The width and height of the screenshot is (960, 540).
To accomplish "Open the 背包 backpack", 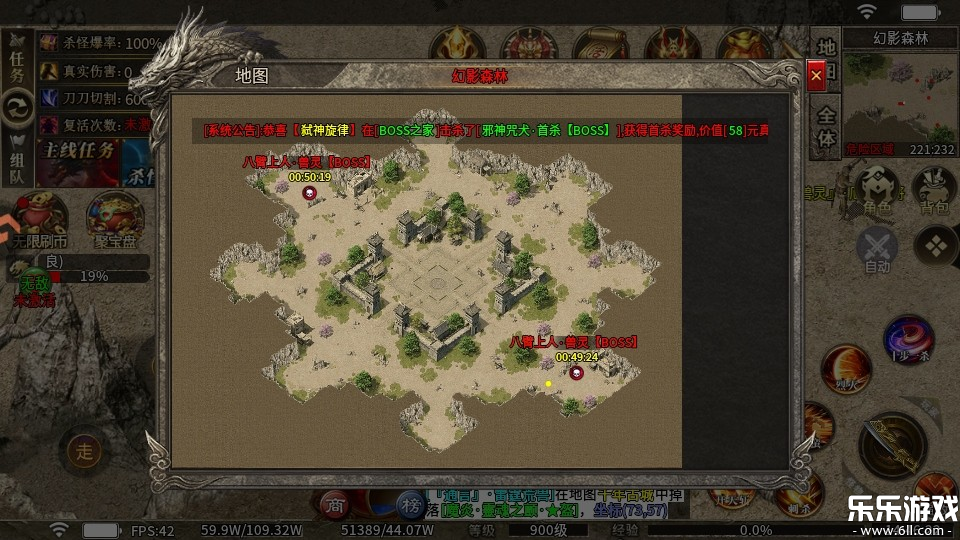I will tap(934, 190).
